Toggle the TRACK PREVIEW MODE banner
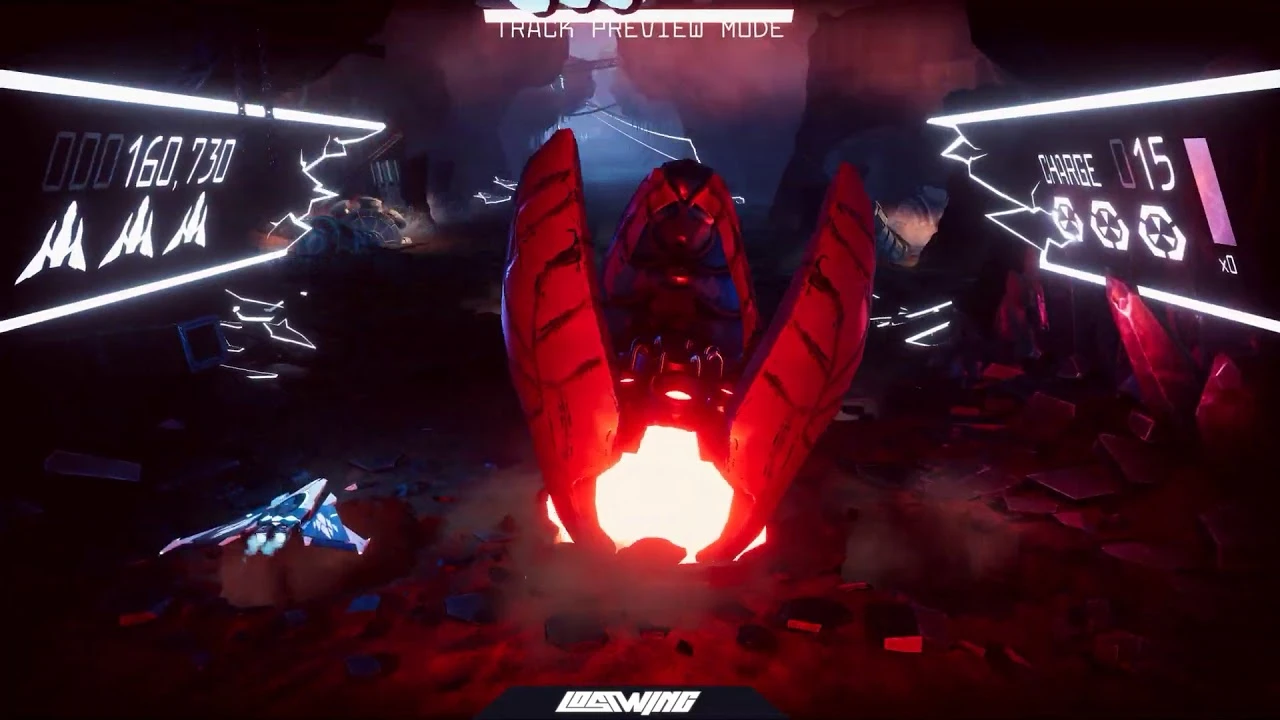Viewport: 1280px width, 720px height. (x=640, y=31)
